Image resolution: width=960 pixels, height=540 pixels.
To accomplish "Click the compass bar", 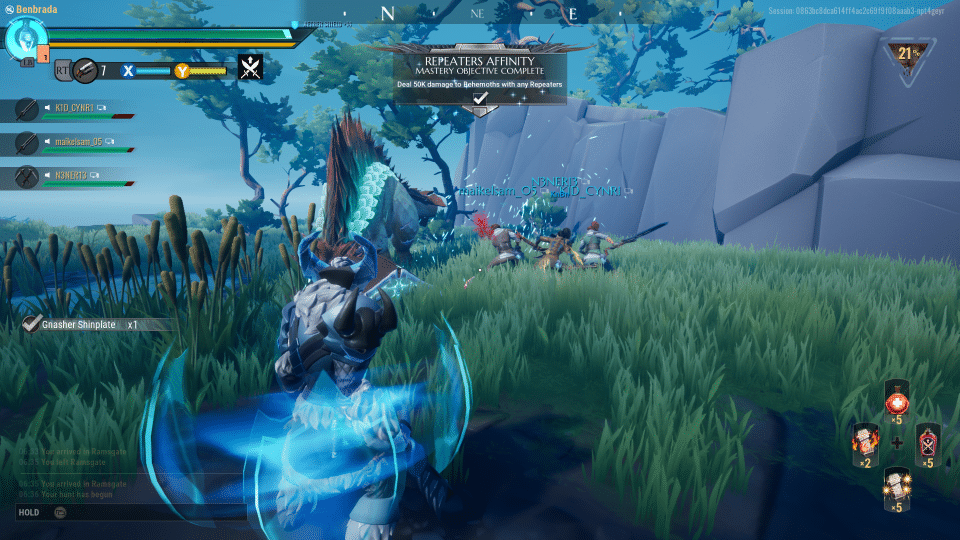I will pos(480,14).
